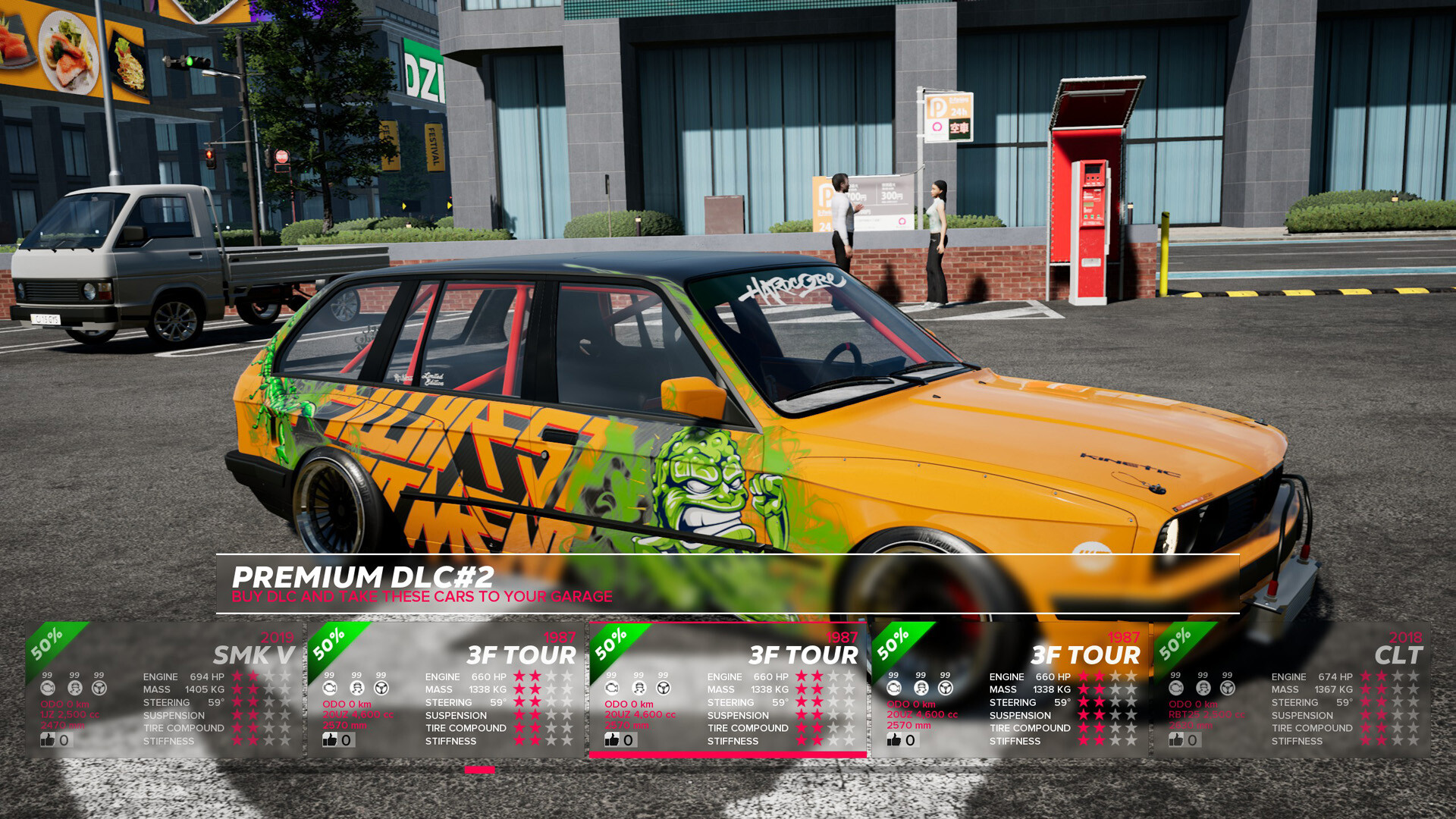This screenshot has height=819, width=1456.
Task: Select the steering wheel icon on the highlighted 3F TOUR card
Action: [x=663, y=689]
